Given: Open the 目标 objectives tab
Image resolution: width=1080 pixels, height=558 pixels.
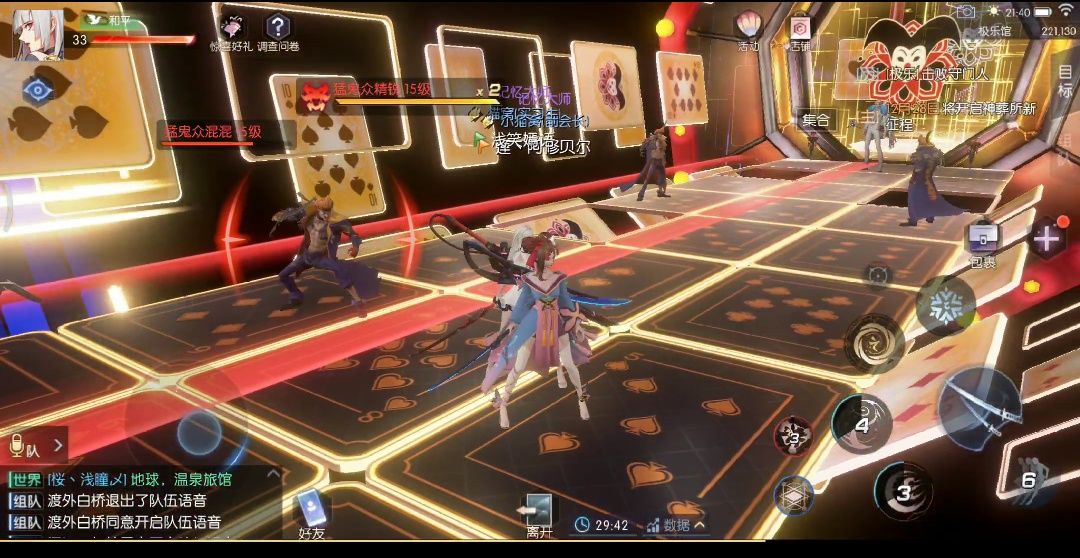Looking at the screenshot, I should 1064,80.
